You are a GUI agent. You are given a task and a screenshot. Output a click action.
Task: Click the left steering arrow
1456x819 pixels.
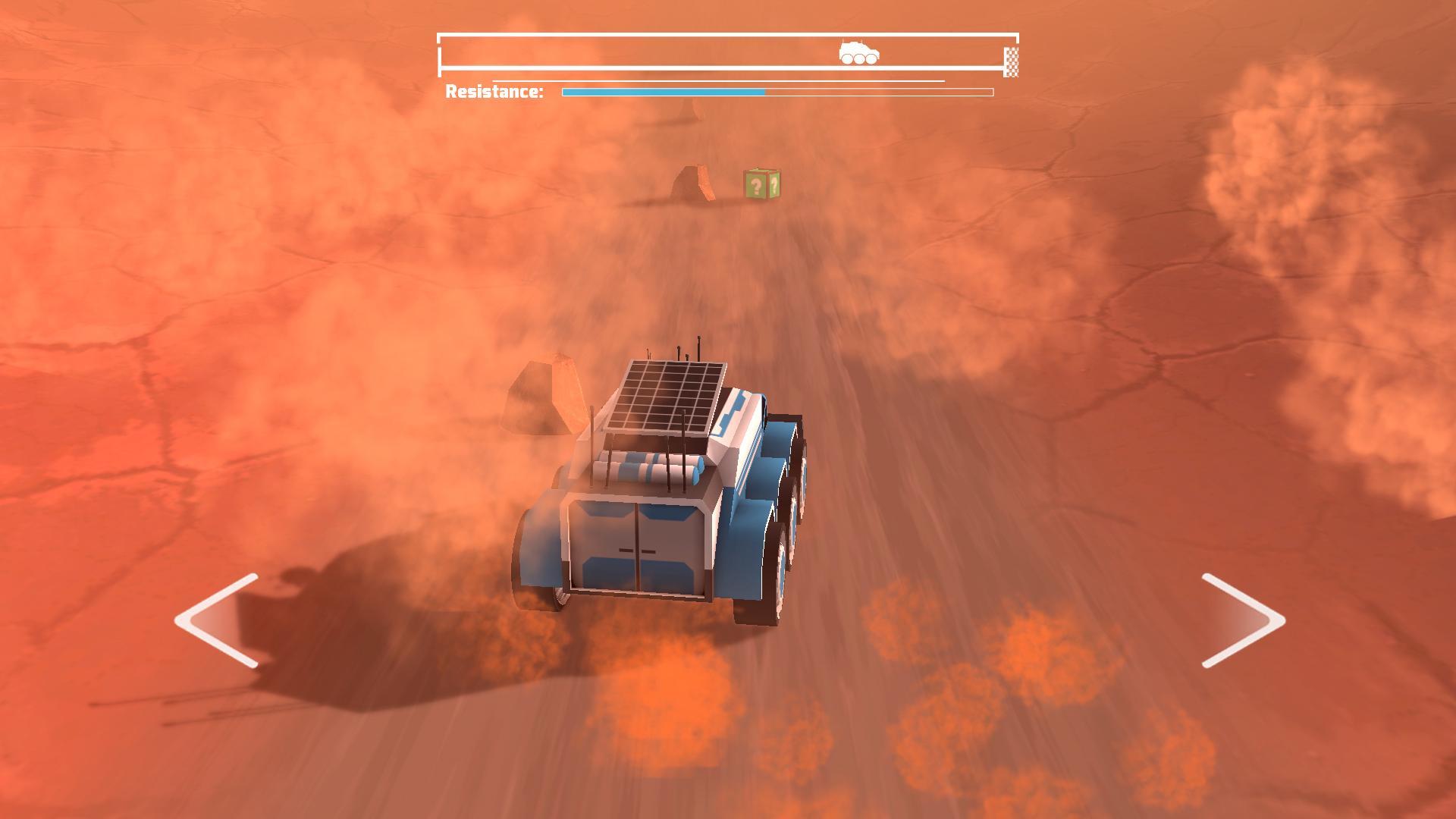[x=215, y=622]
